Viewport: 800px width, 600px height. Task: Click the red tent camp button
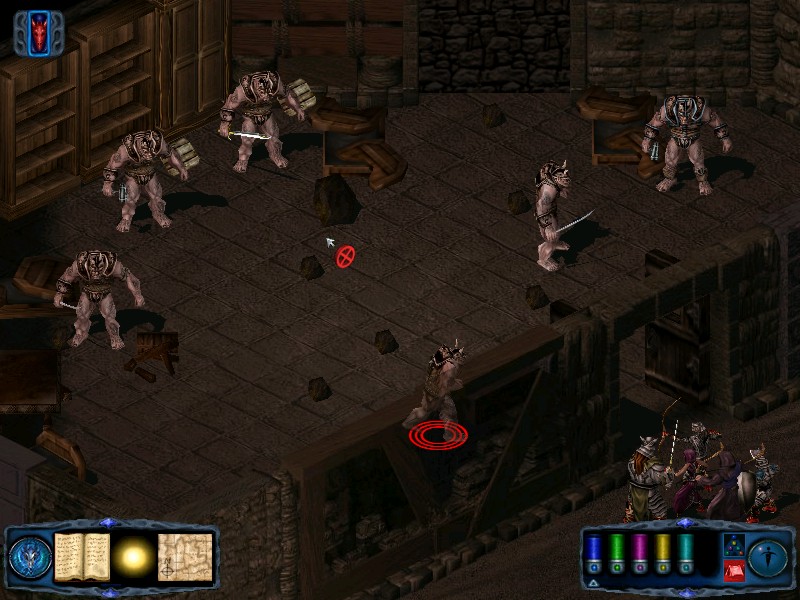click(x=732, y=571)
